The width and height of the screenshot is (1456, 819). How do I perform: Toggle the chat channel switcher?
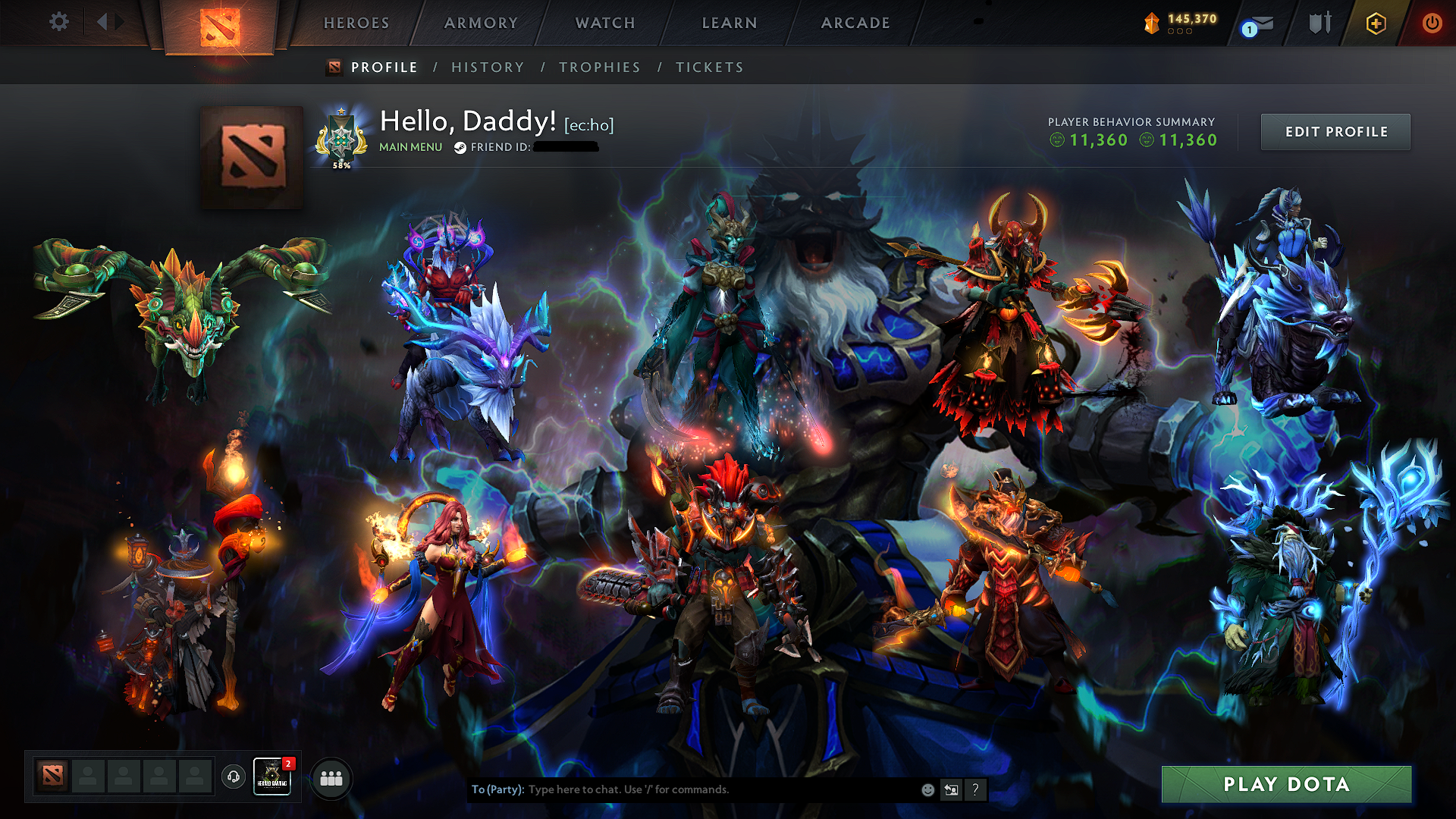[951, 789]
